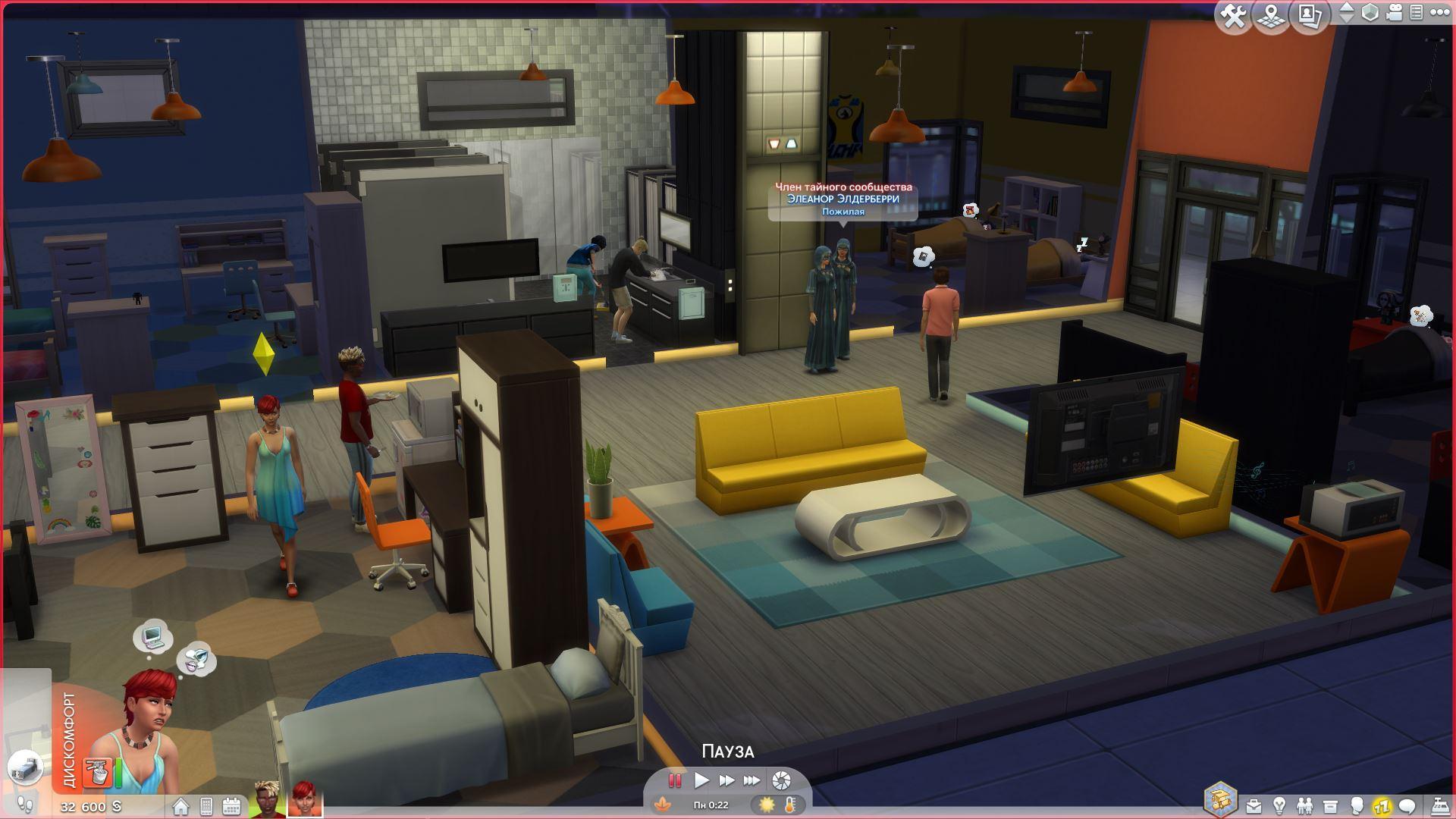The image size is (1456, 819).
Task: Open the calendar panel icon
Action: click(x=231, y=806)
